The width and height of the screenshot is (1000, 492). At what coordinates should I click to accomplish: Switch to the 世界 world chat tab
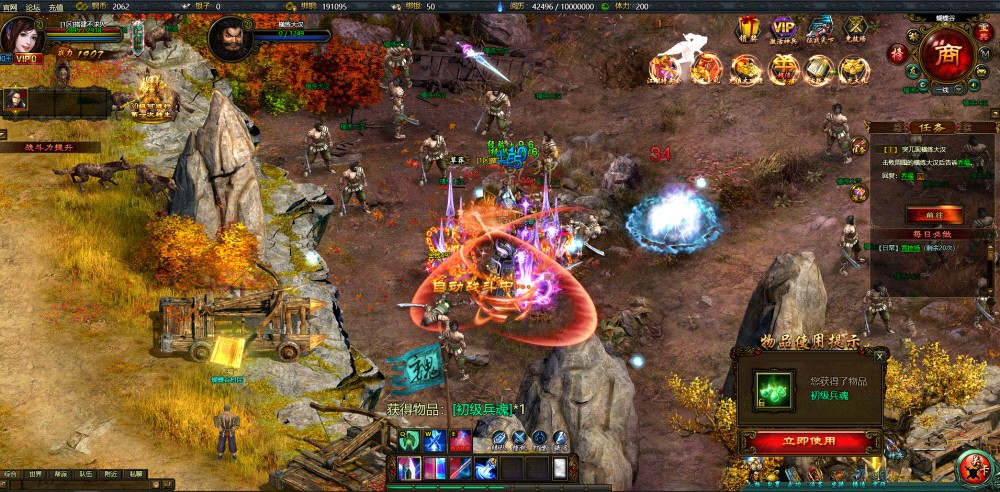(36, 474)
